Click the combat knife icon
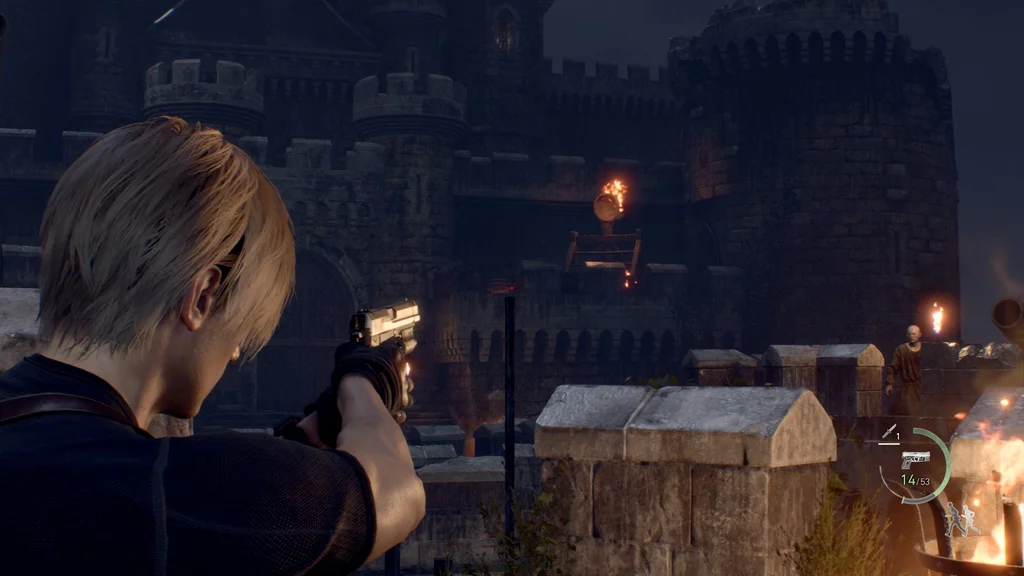The width and height of the screenshot is (1024, 576). [887, 432]
